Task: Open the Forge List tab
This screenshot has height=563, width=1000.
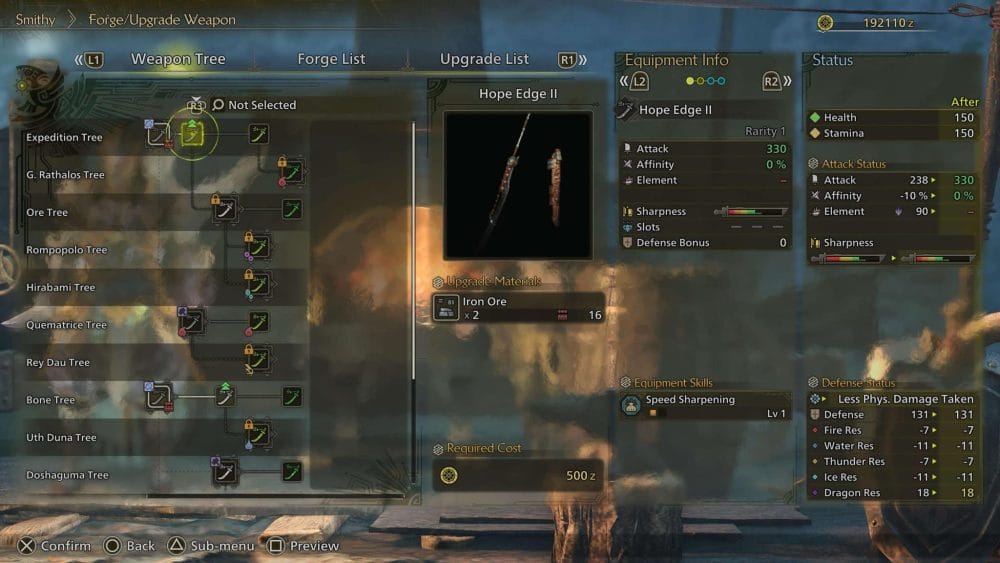Action: tap(331, 59)
